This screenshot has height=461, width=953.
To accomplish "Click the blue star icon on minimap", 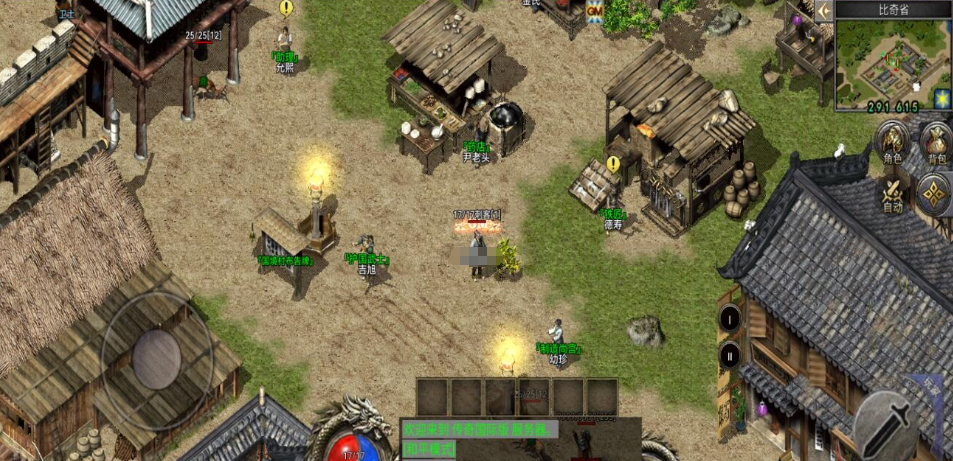I will point(939,98).
